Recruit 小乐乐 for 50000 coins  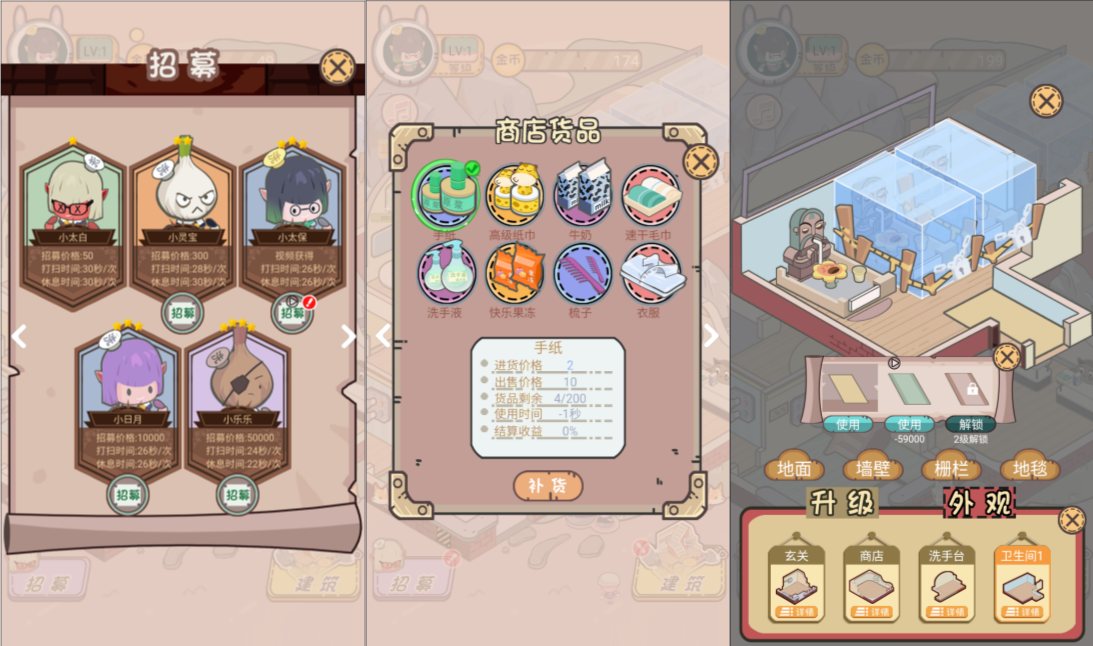click(x=237, y=494)
